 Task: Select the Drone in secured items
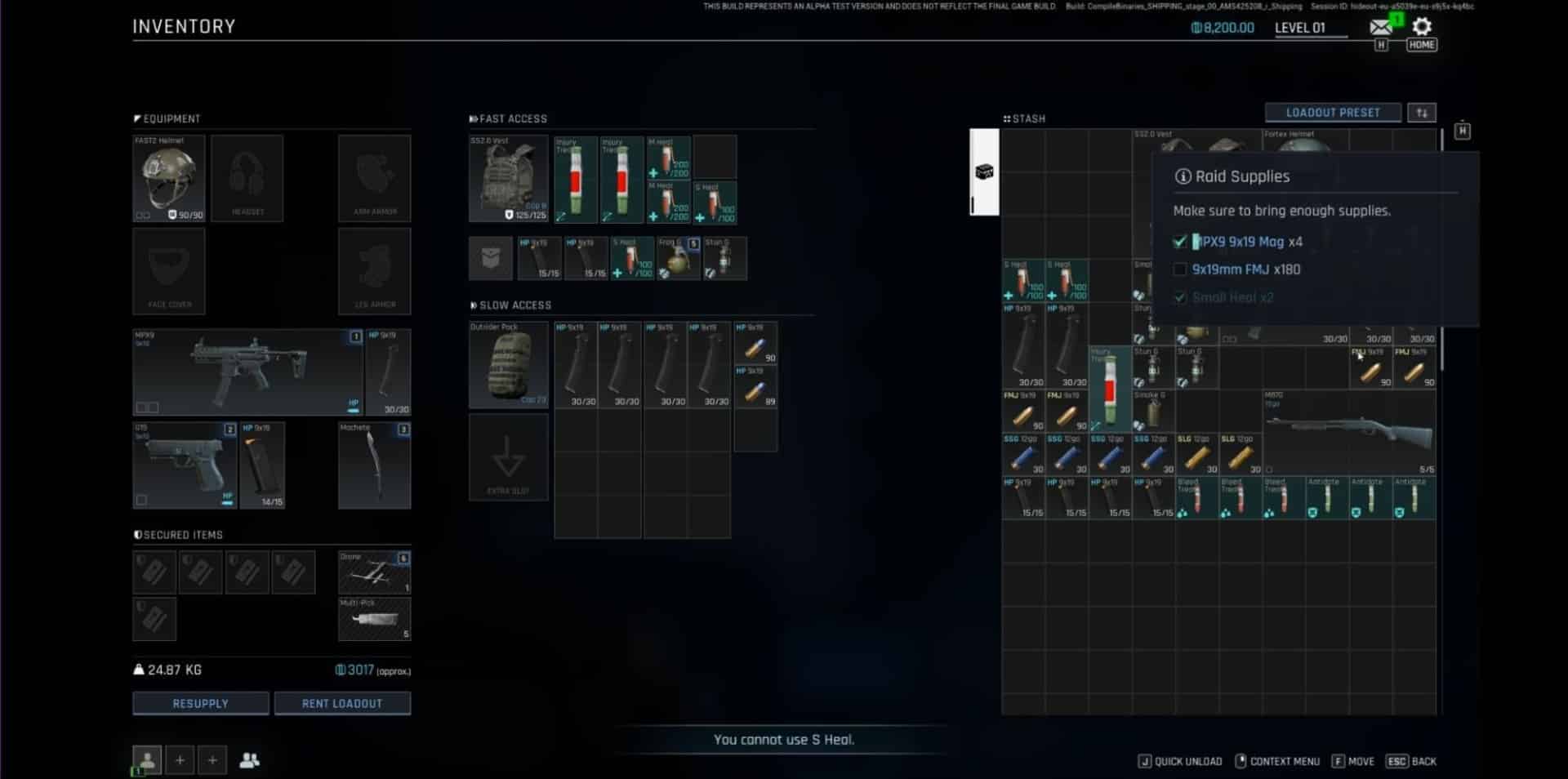[x=374, y=572]
